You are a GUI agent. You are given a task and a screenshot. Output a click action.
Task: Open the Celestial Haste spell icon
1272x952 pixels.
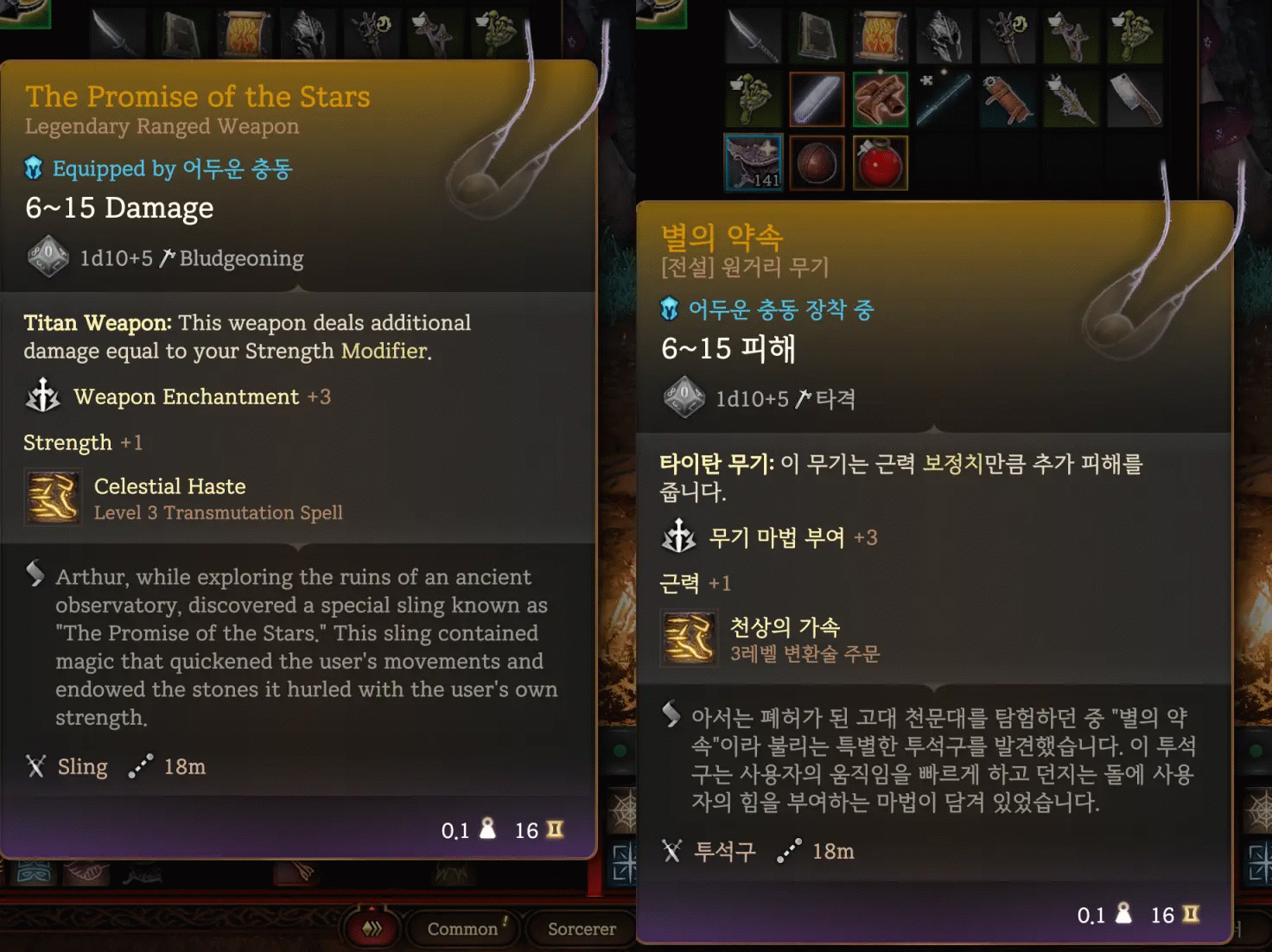[53, 497]
